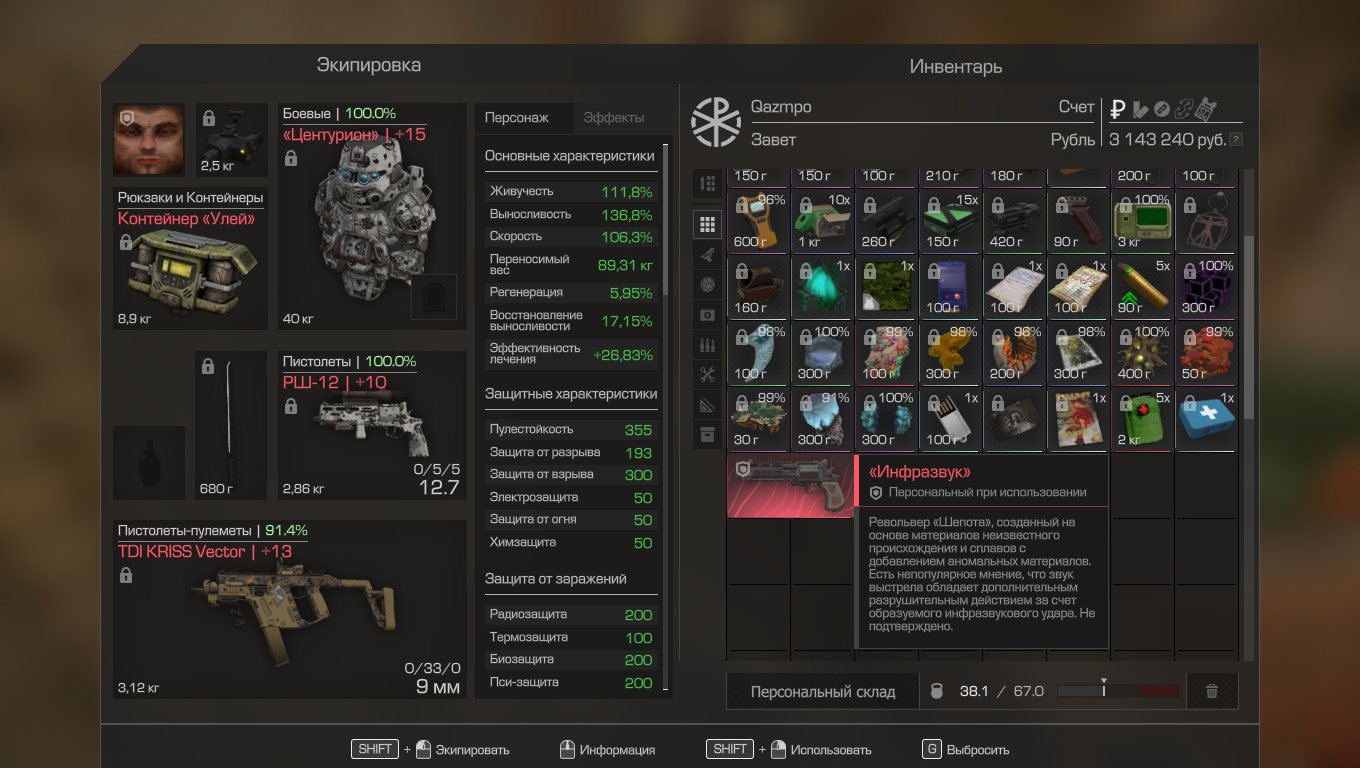
Task: Select the blue first-aid kit item
Action: (x=1205, y=422)
